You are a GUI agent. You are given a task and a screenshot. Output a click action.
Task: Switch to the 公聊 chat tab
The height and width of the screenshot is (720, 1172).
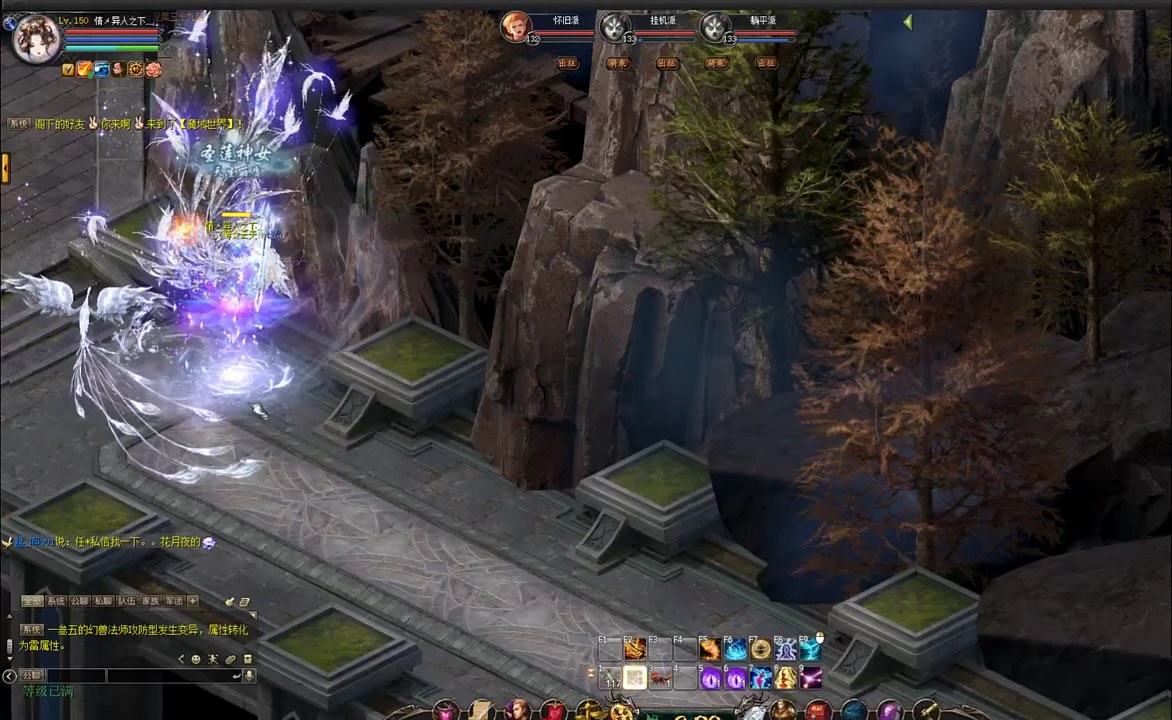click(x=80, y=601)
